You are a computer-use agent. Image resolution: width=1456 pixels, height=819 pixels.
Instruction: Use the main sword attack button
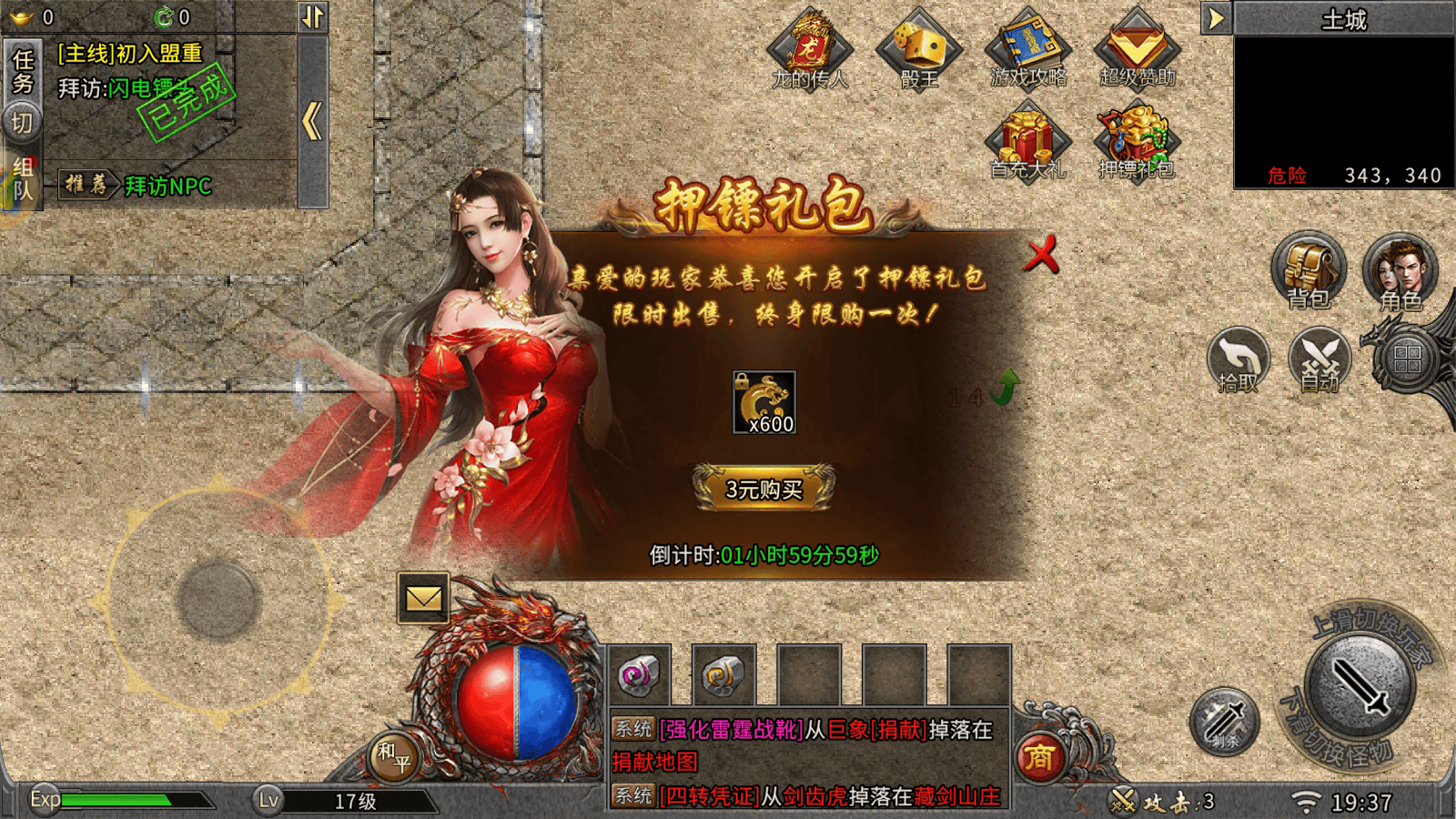(1360, 686)
